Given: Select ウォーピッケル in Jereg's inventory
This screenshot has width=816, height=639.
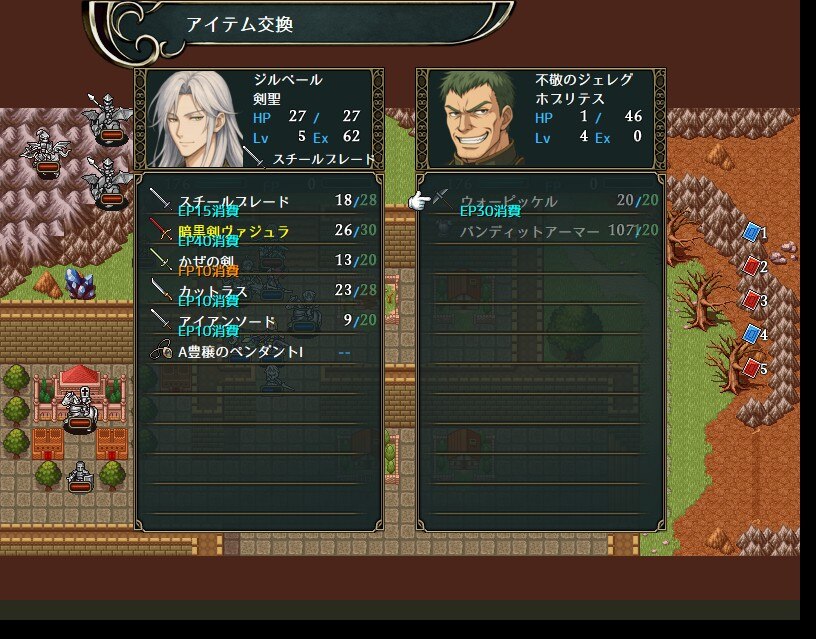Looking at the screenshot, I should (x=540, y=202).
